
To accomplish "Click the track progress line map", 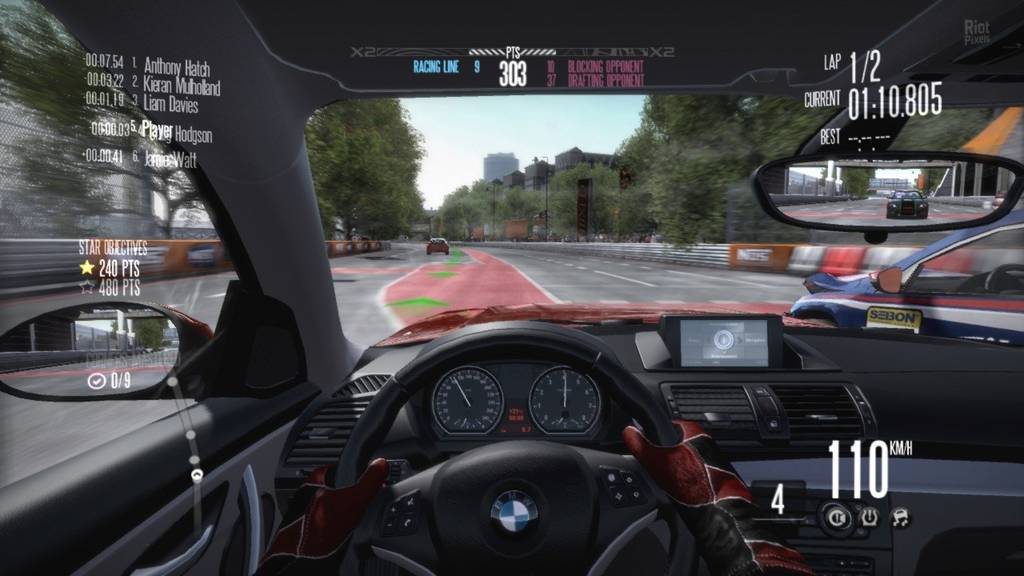I will 189,440.
